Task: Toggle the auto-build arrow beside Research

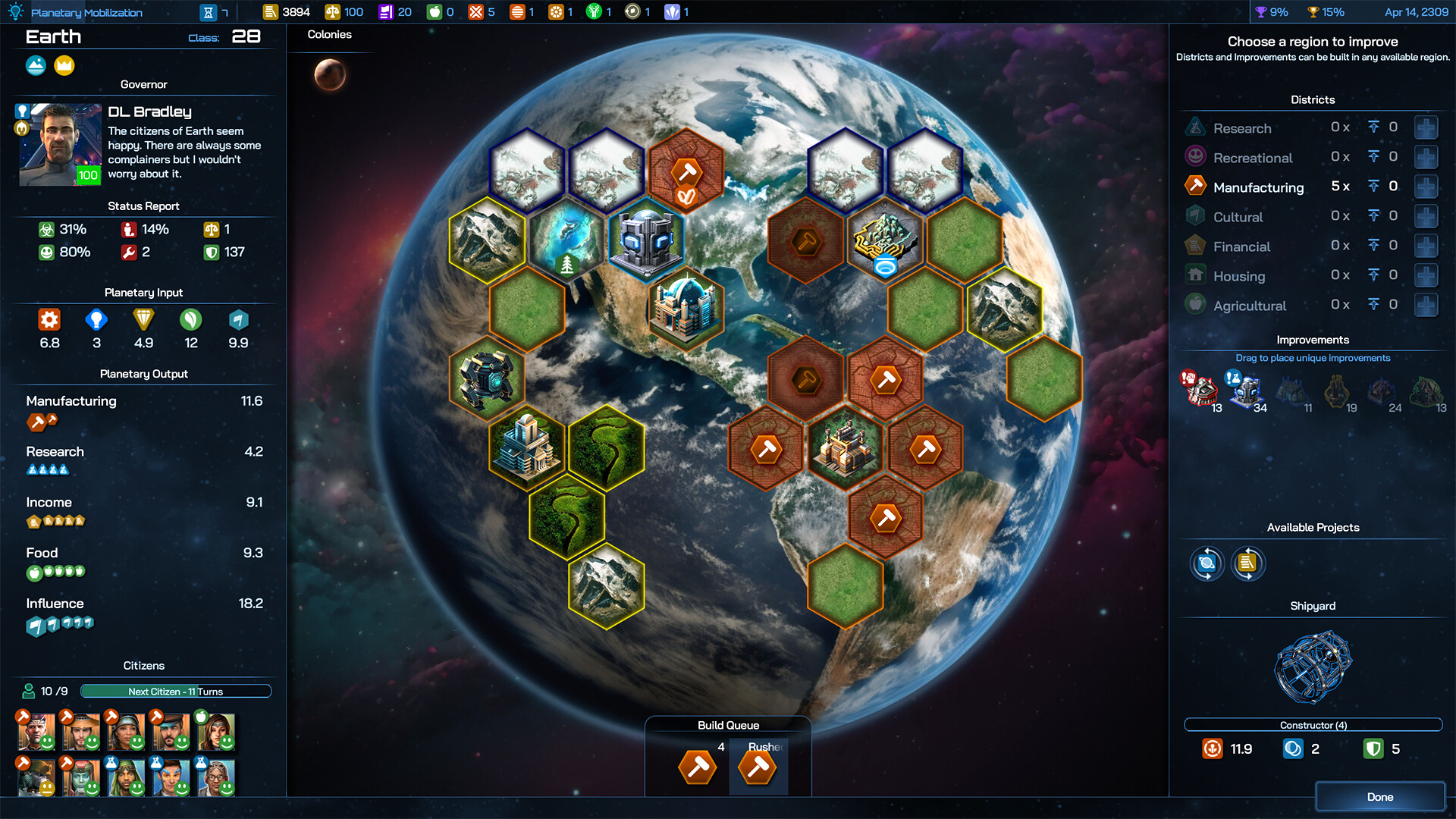Action: (x=1375, y=127)
